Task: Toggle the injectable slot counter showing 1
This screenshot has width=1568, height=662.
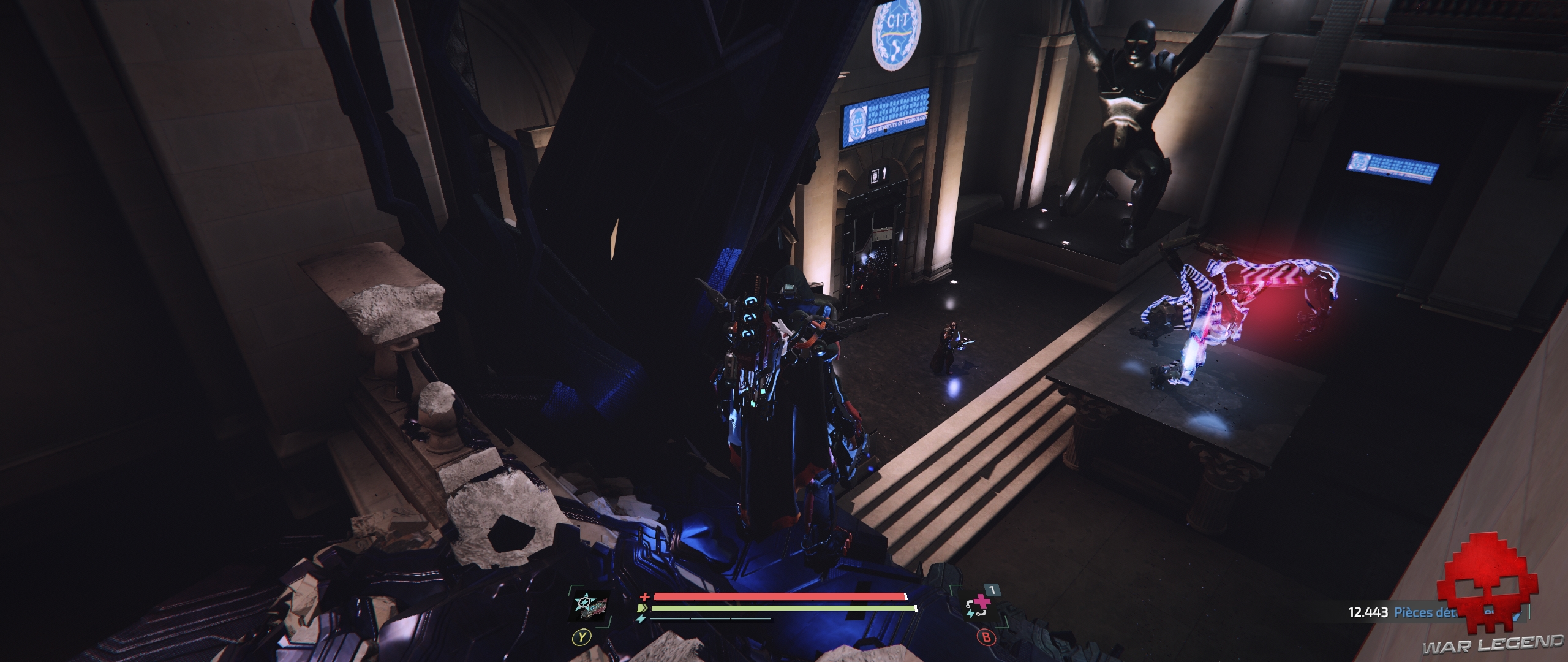Action: 994,588
